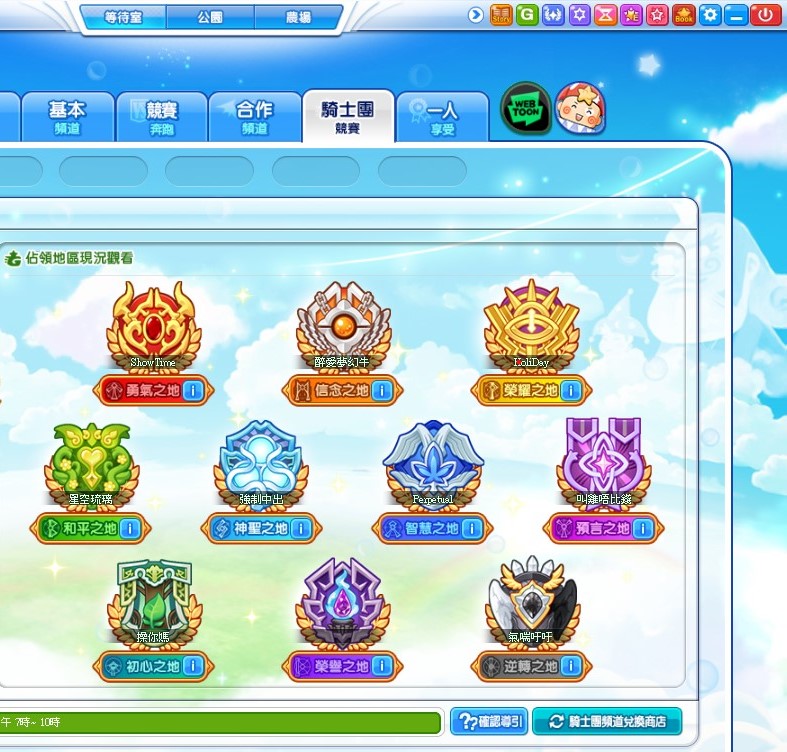Go to the 等待室 waiting room

click(x=123, y=18)
